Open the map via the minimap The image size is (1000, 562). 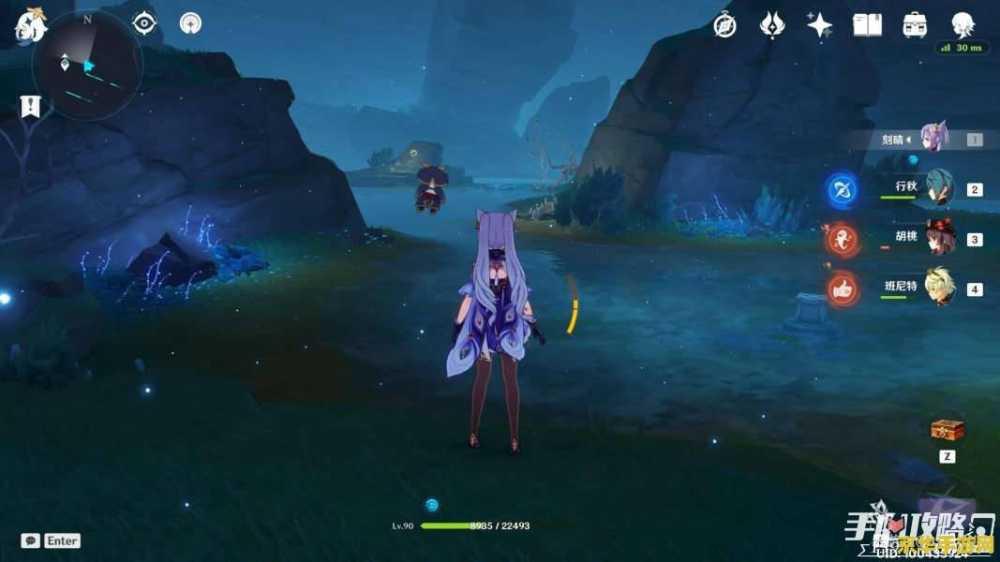[87, 65]
